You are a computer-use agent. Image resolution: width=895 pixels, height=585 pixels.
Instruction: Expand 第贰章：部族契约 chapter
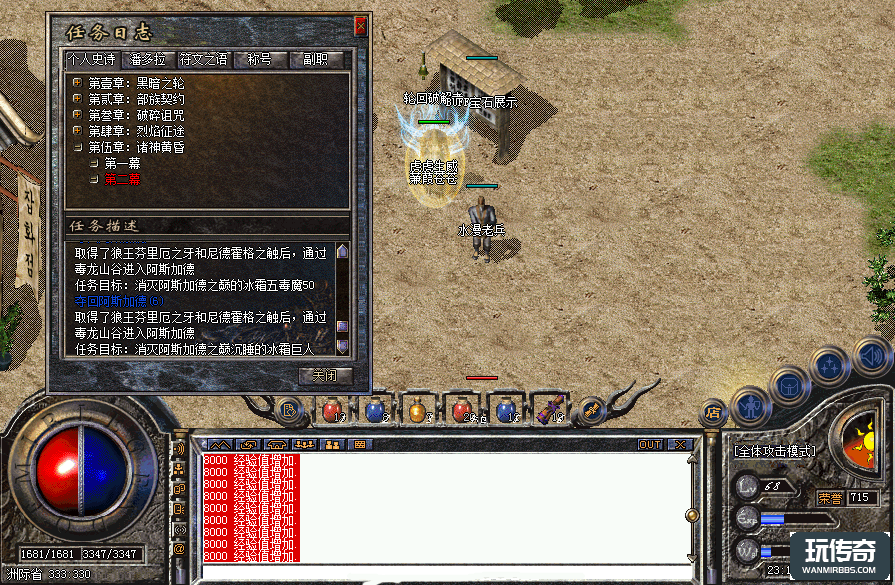pyautogui.click(x=77, y=99)
